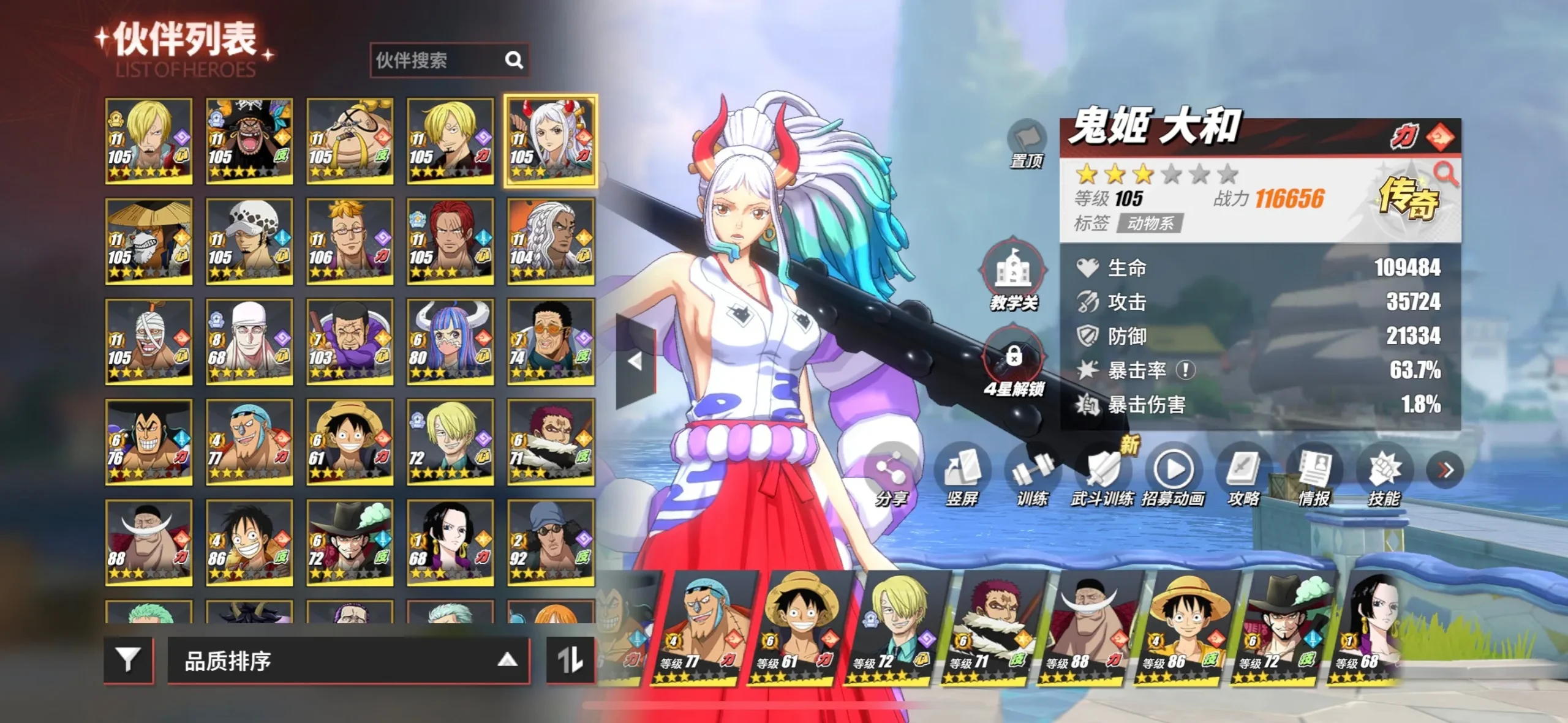
Task: Choose the level 106 Marco portrait
Action: 350,241
